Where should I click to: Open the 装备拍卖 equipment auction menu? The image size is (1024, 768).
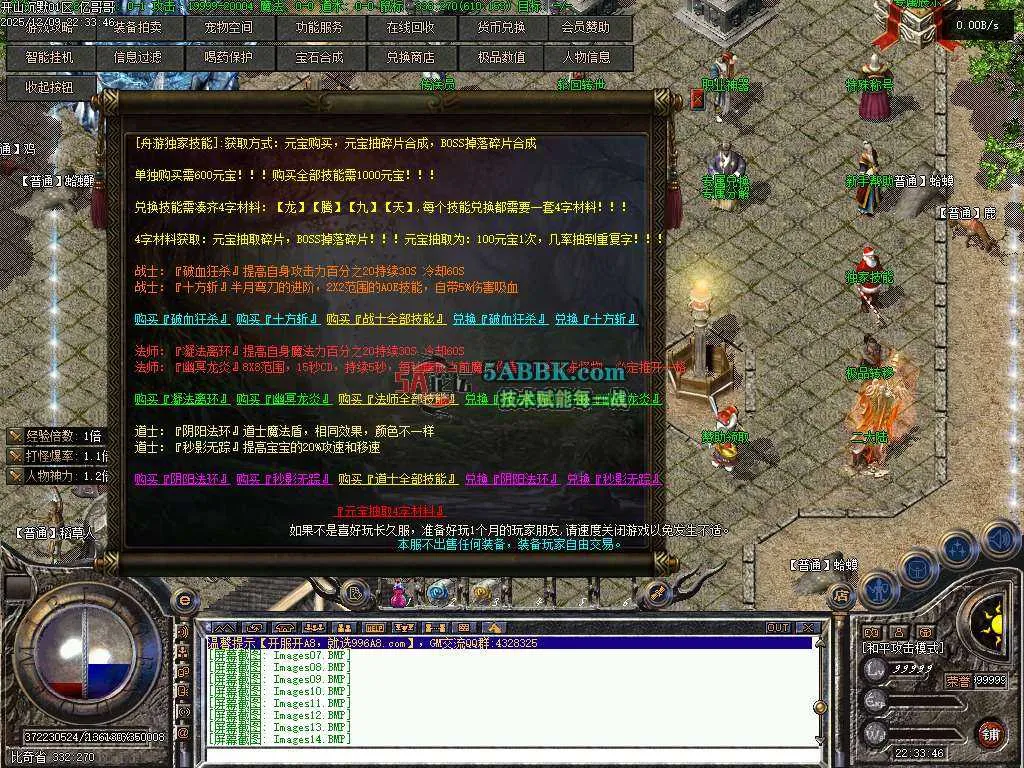[138, 28]
